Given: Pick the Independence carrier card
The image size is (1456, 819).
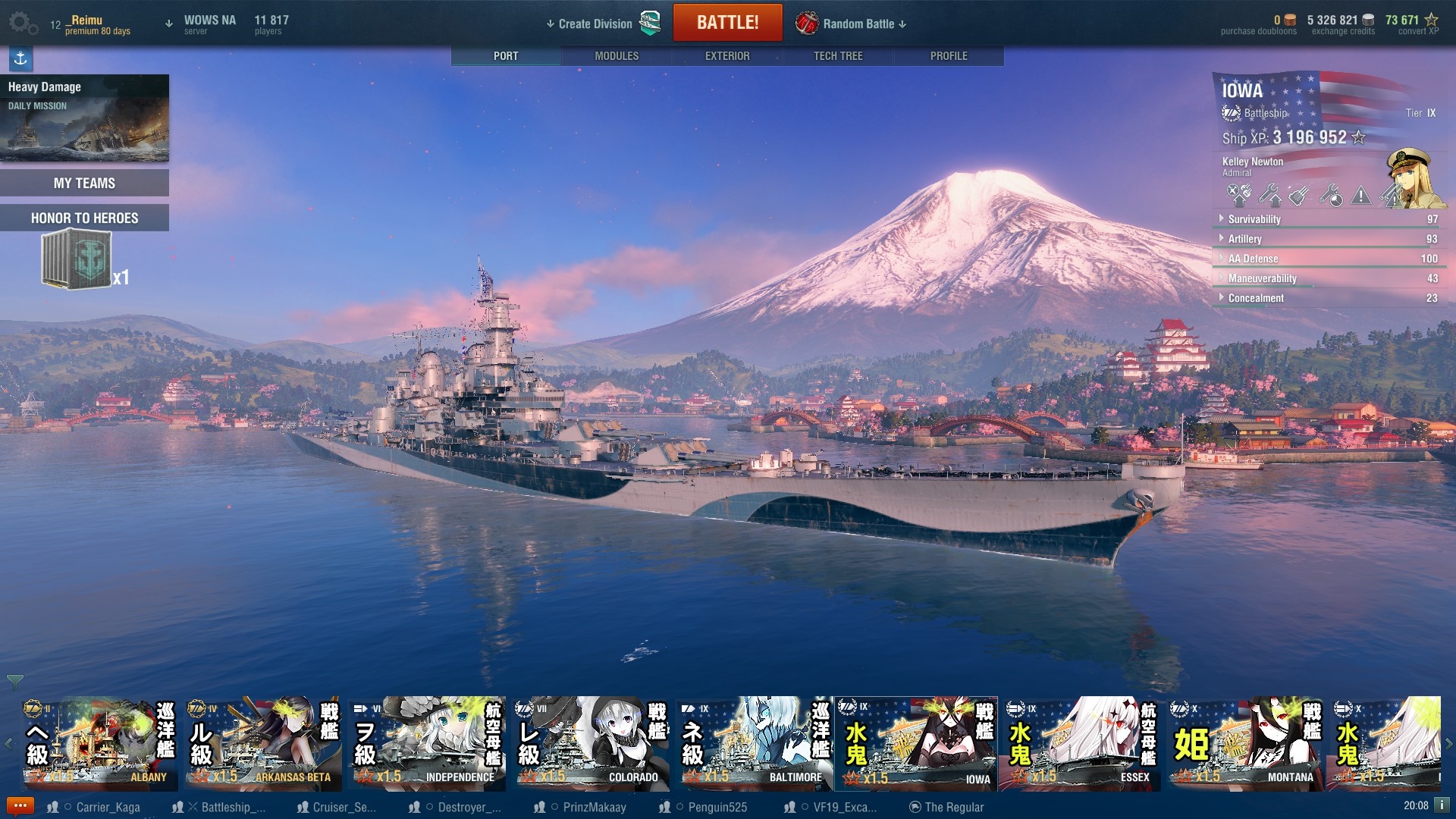Looking at the screenshot, I should (427, 744).
